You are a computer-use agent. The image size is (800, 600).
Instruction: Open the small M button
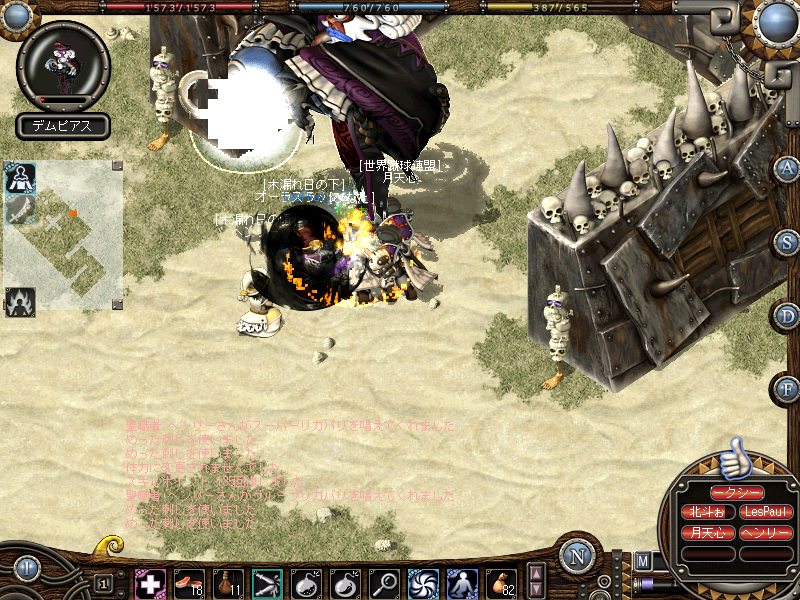point(642,560)
